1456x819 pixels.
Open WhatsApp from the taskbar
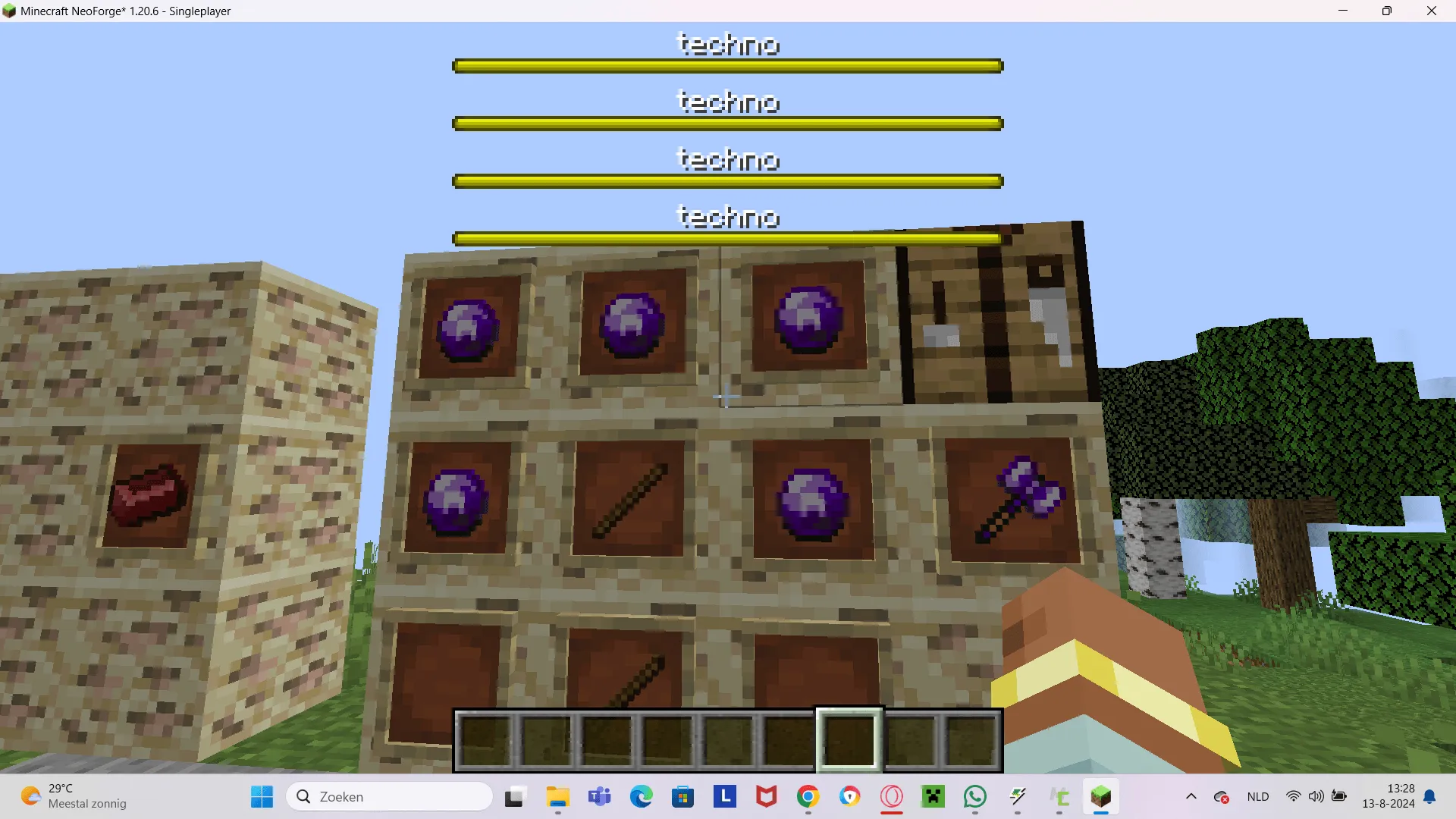point(974,797)
